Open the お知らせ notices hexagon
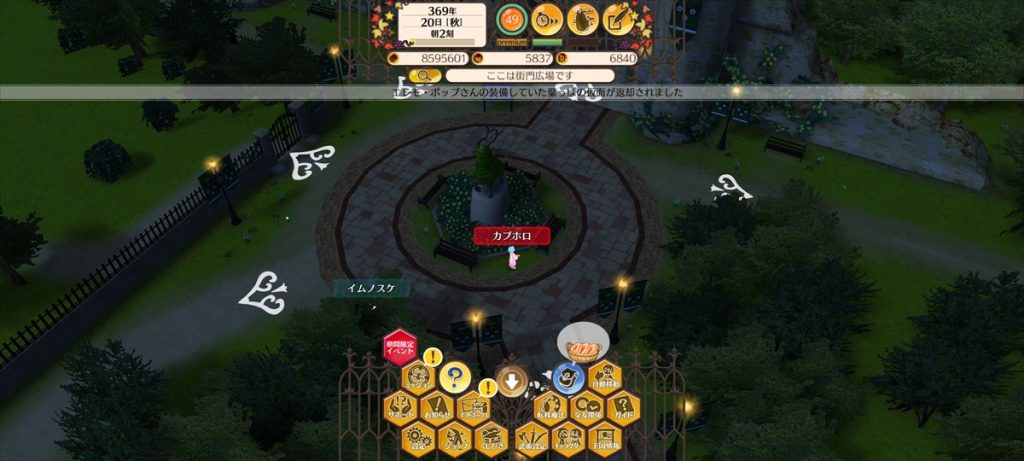This screenshot has width=1024, height=461. click(x=438, y=407)
